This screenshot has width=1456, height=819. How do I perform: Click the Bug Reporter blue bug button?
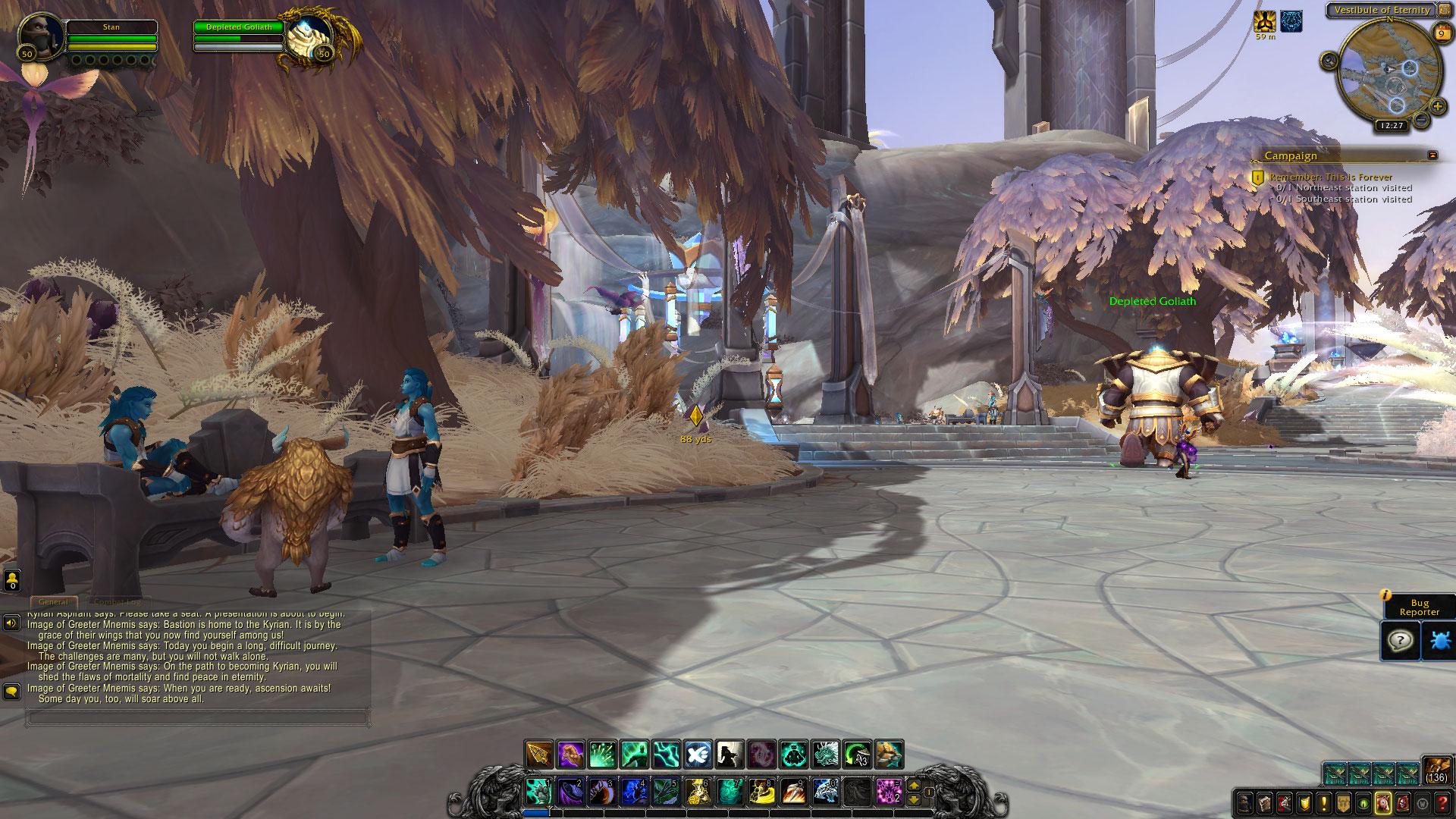coord(1439,642)
